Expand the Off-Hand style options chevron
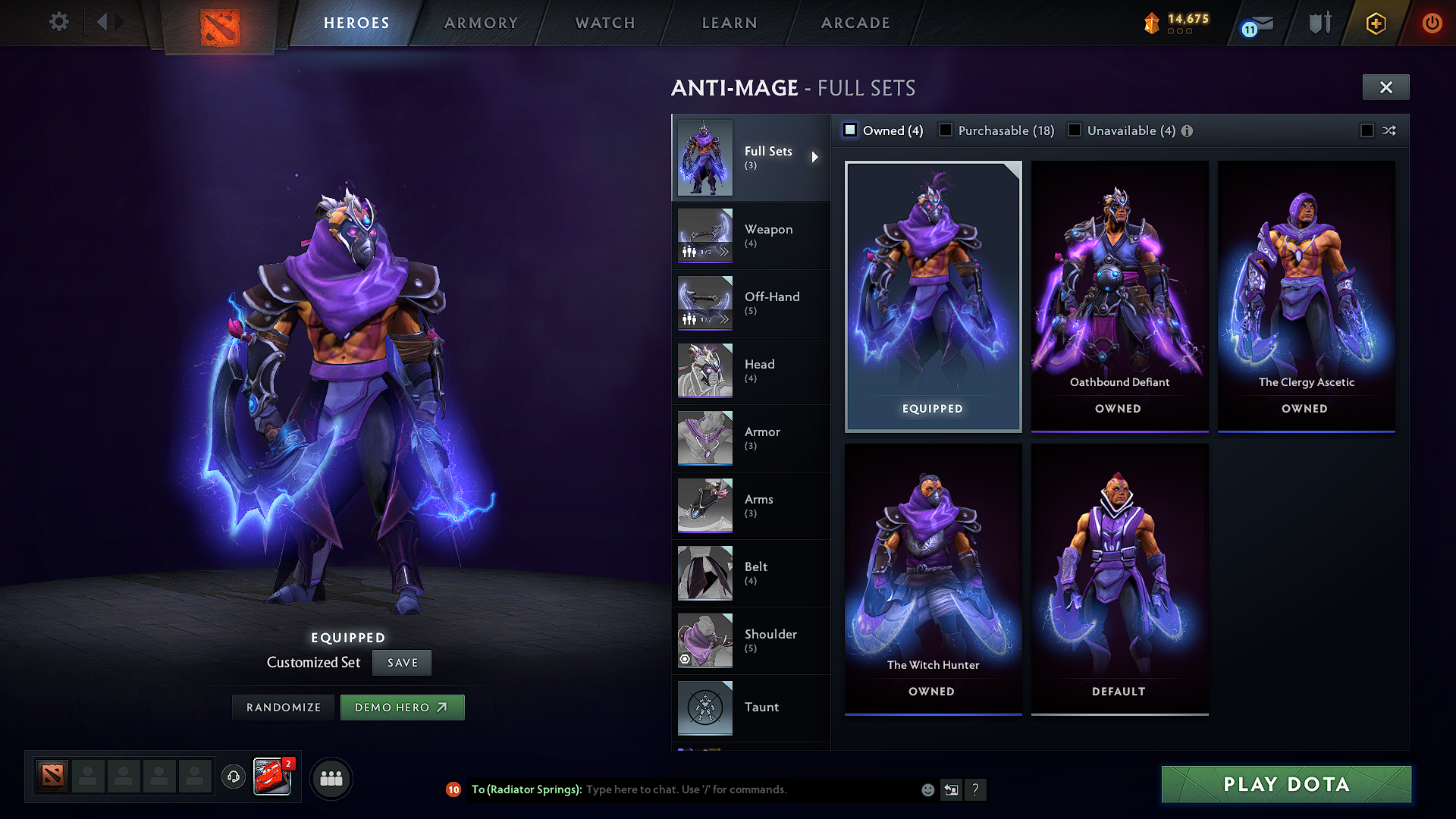The width and height of the screenshot is (1456, 819). [726, 320]
